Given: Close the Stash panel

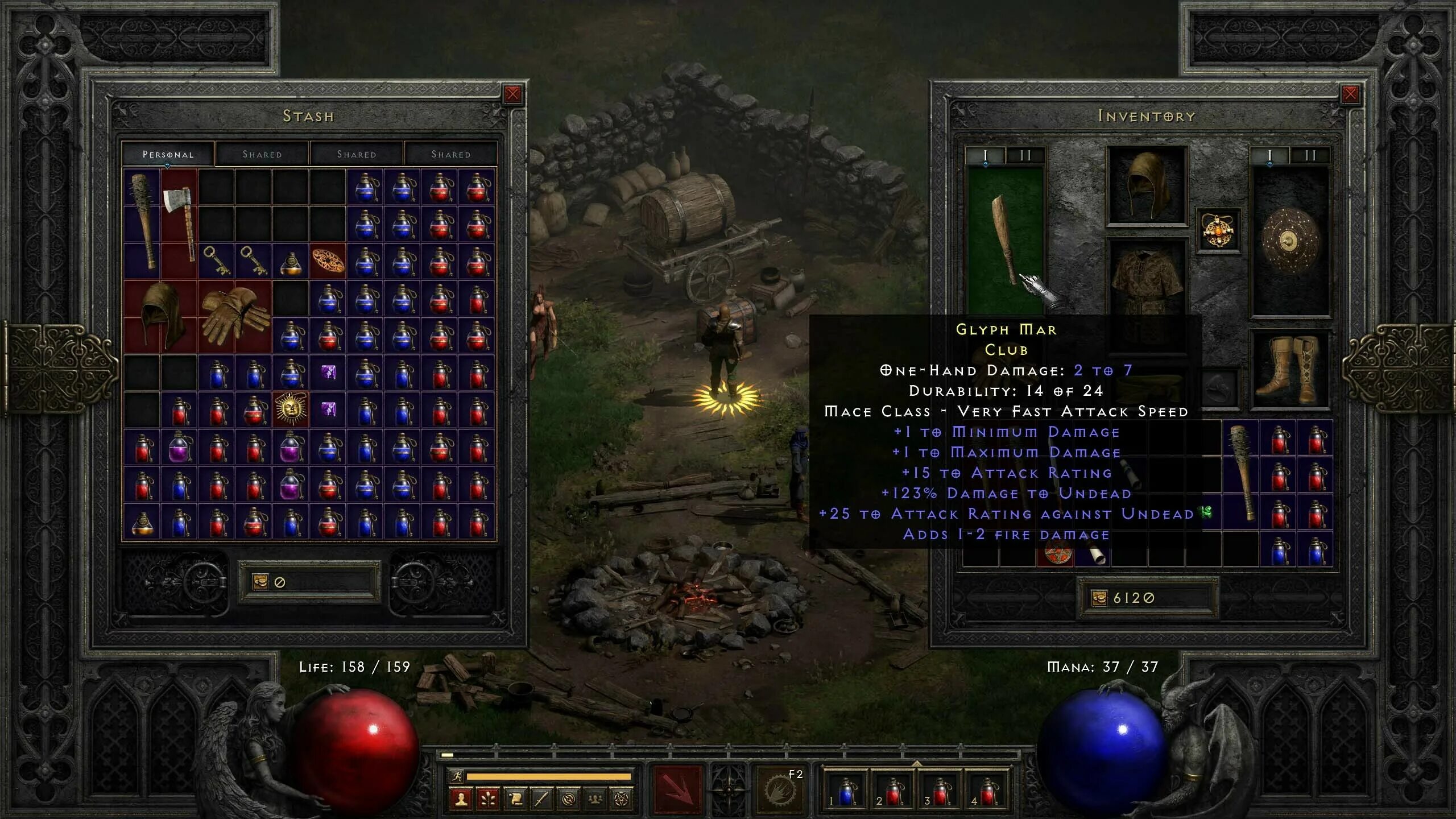Looking at the screenshot, I should (x=512, y=94).
